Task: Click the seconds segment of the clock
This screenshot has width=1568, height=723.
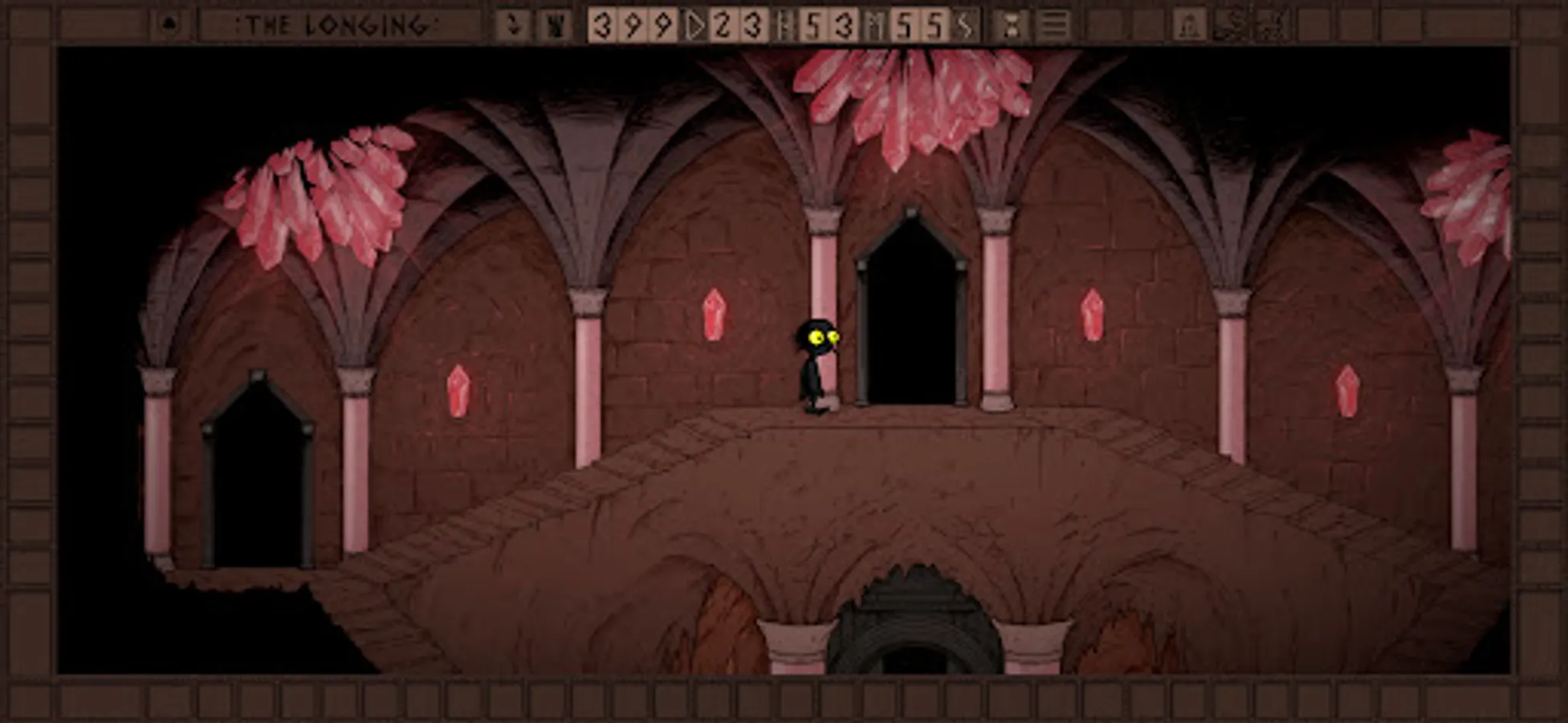Action: click(965, 27)
